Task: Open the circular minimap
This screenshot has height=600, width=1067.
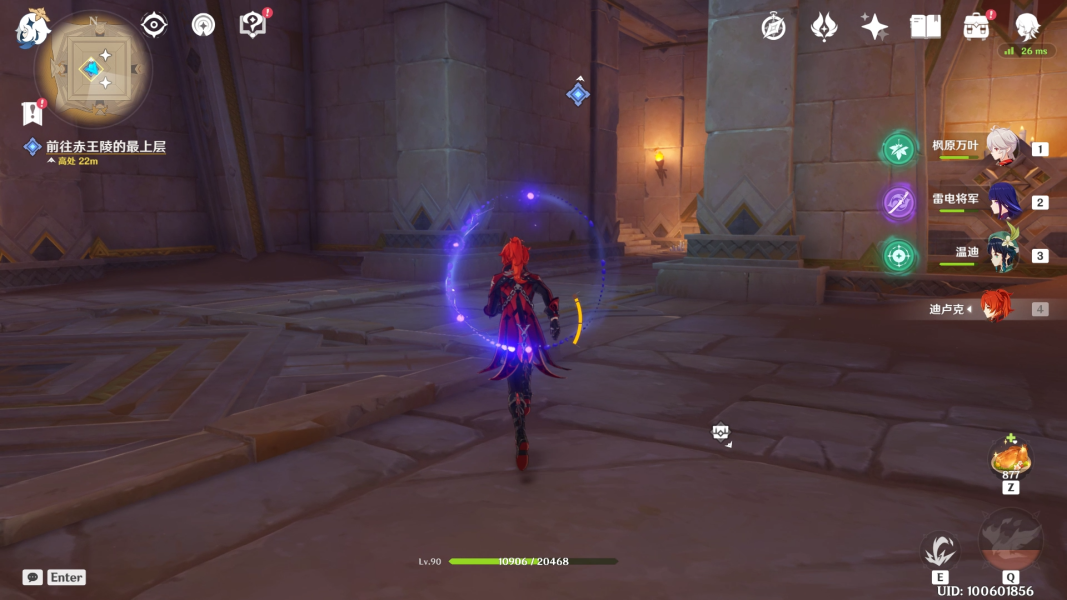Action: 93,69
